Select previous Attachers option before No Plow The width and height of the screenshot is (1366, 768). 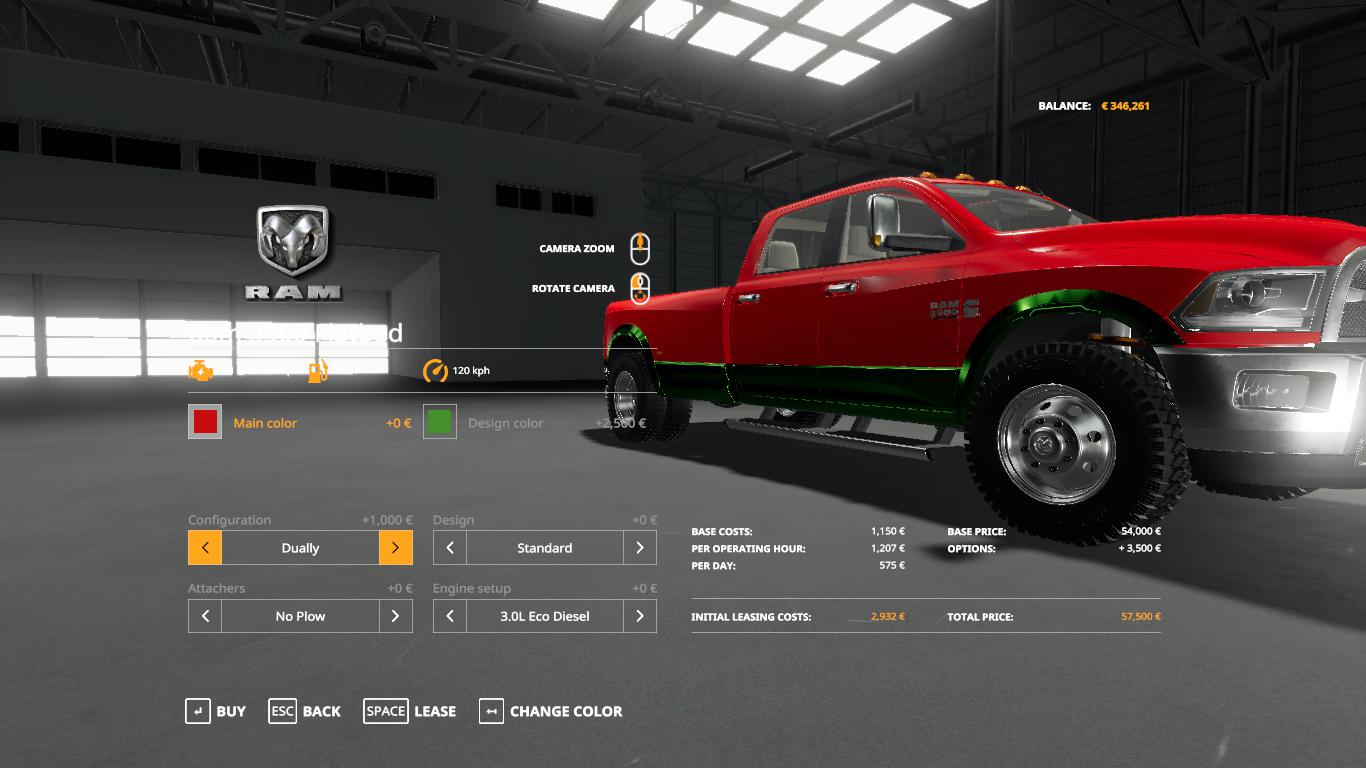pos(205,616)
